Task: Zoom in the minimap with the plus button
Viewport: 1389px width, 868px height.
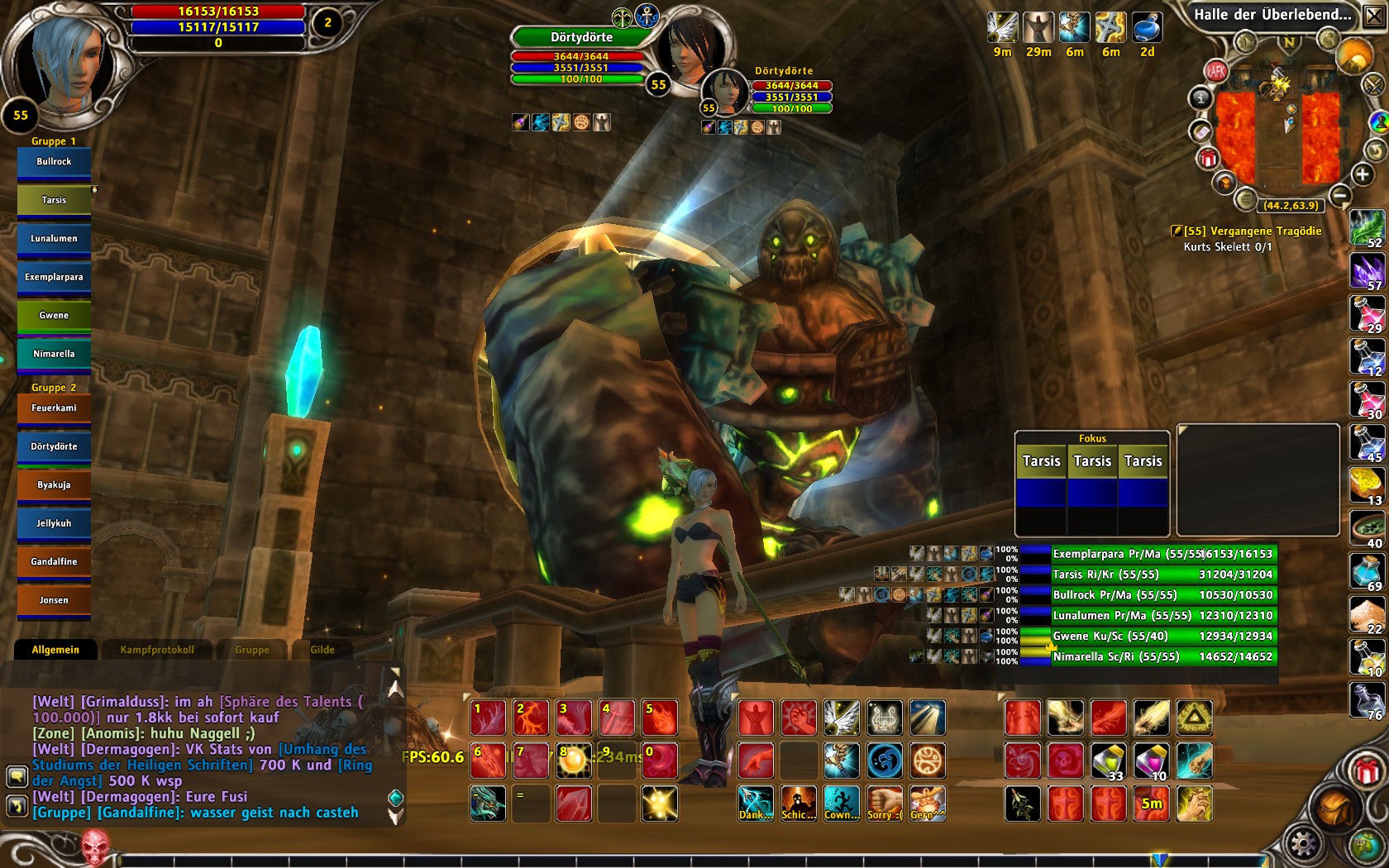Action: (x=1362, y=174)
